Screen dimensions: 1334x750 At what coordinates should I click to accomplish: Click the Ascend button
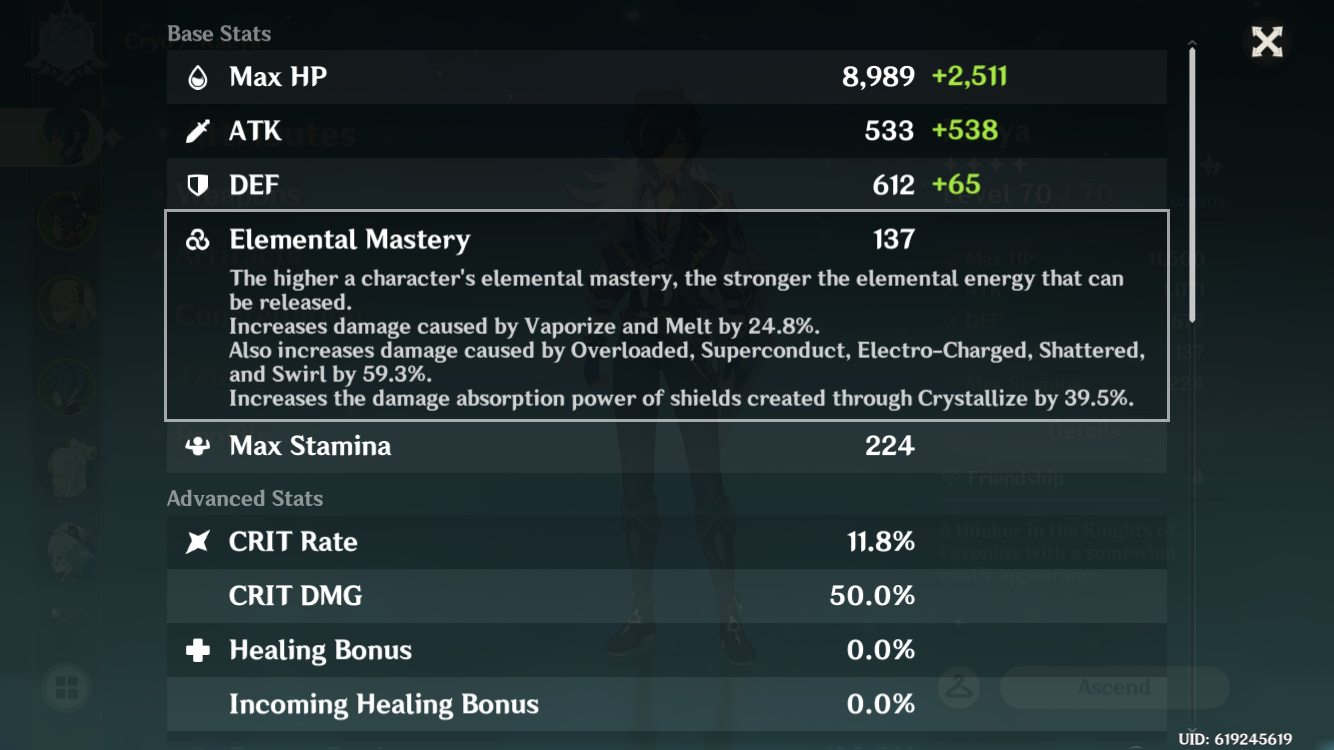coord(1113,687)
